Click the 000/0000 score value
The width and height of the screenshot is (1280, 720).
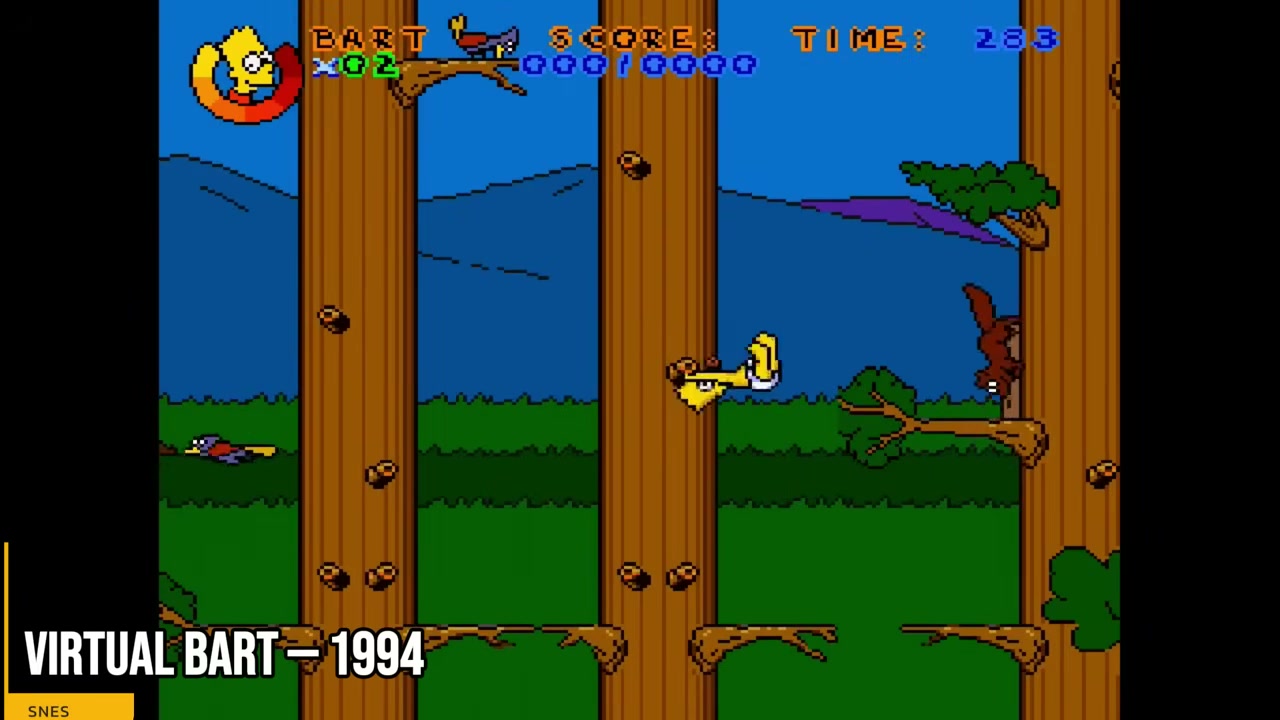tap(640, 66)
